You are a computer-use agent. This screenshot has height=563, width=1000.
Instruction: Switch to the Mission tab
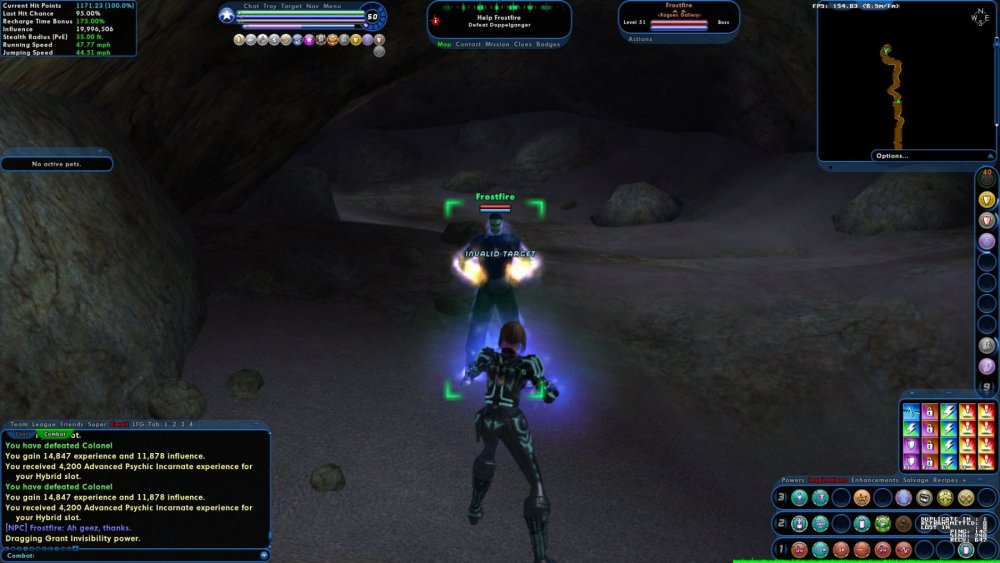(497, 44)
